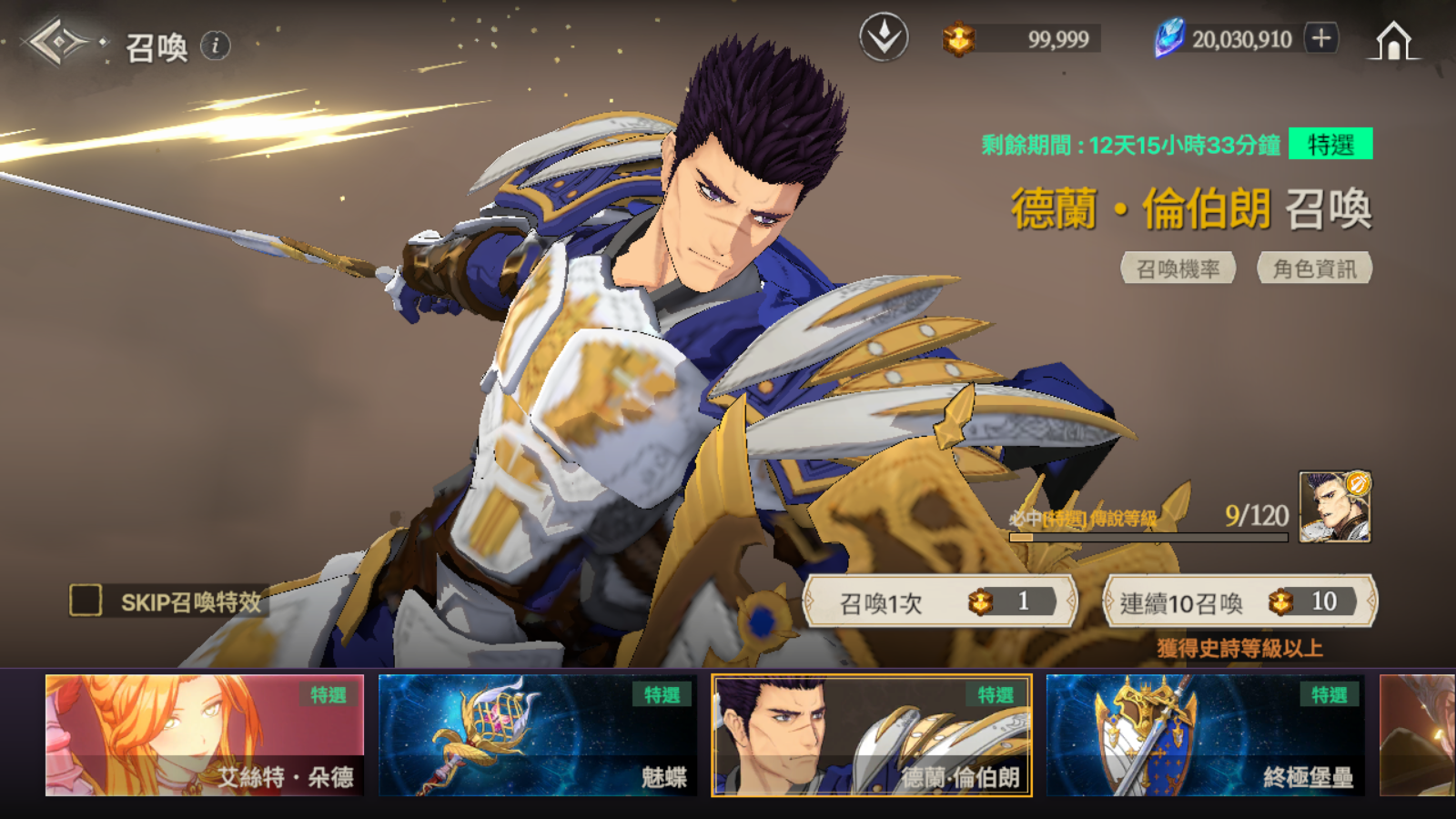Toggle the SKIP召喚特效 checkbox
The image size is (1456, 819).
[x=86, y=601]
